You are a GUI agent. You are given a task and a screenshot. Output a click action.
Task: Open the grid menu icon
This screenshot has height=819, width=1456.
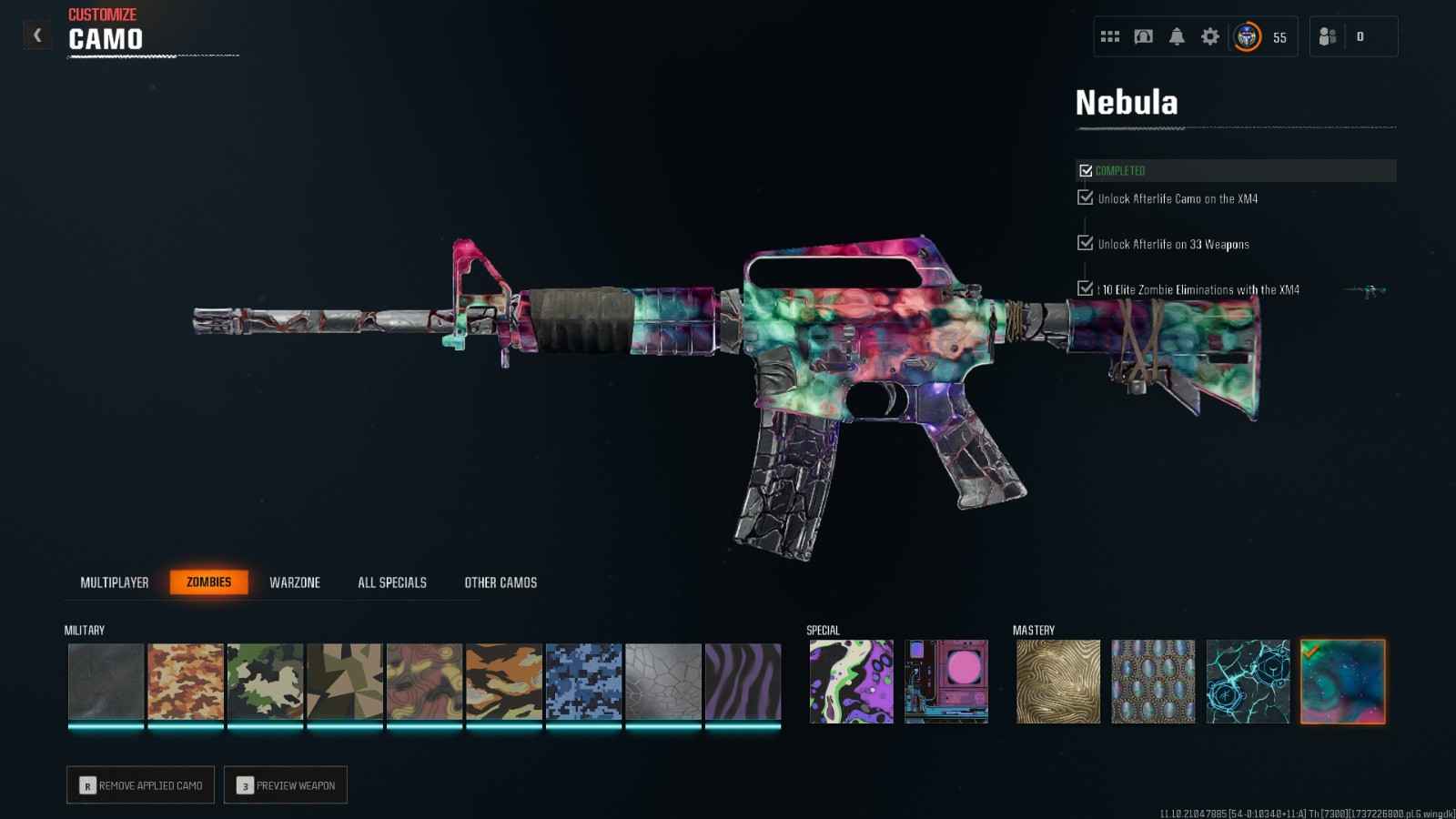(1110, 36)
